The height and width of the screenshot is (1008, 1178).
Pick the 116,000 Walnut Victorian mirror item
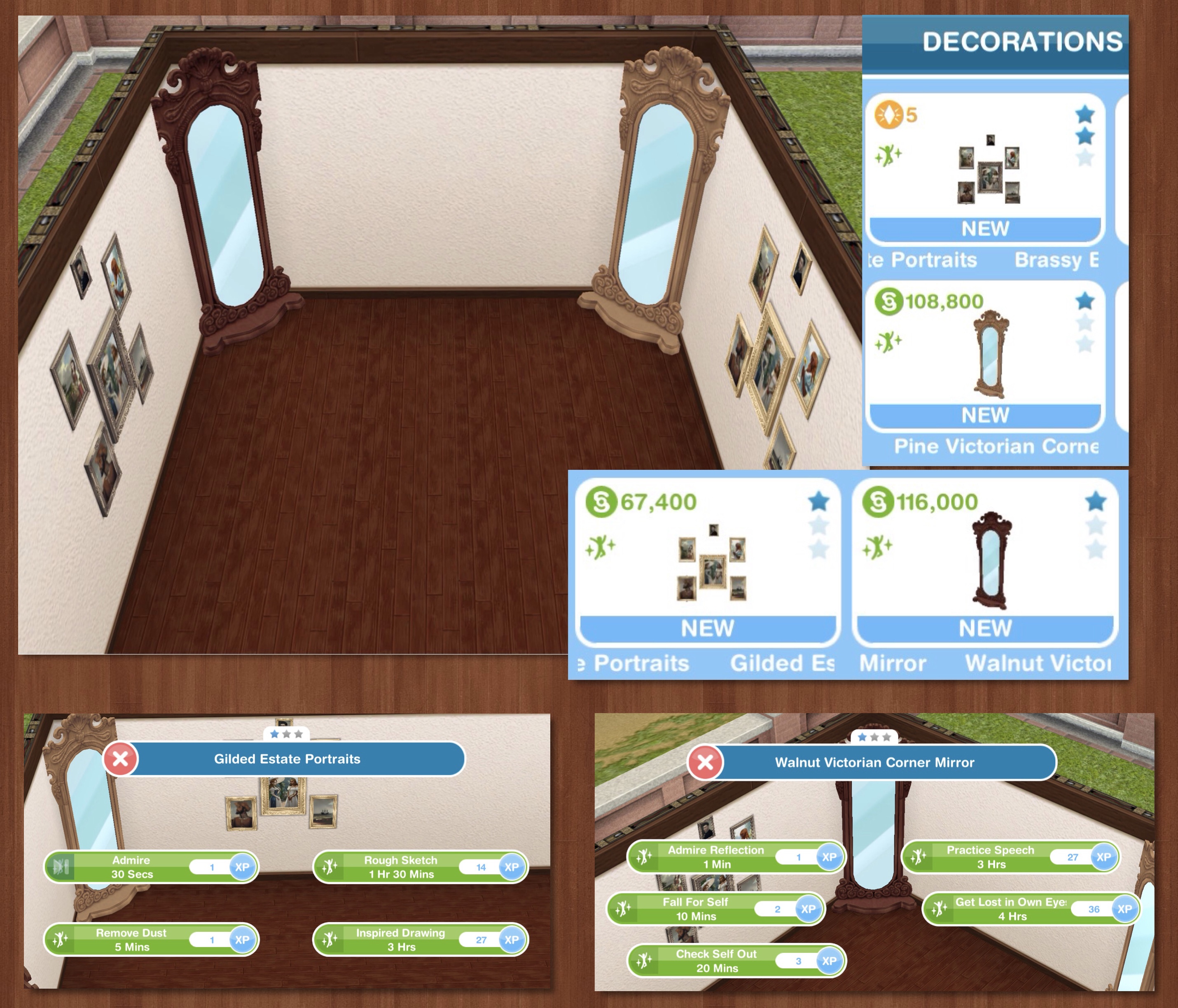pyautogui.click(x=985, y=562)
